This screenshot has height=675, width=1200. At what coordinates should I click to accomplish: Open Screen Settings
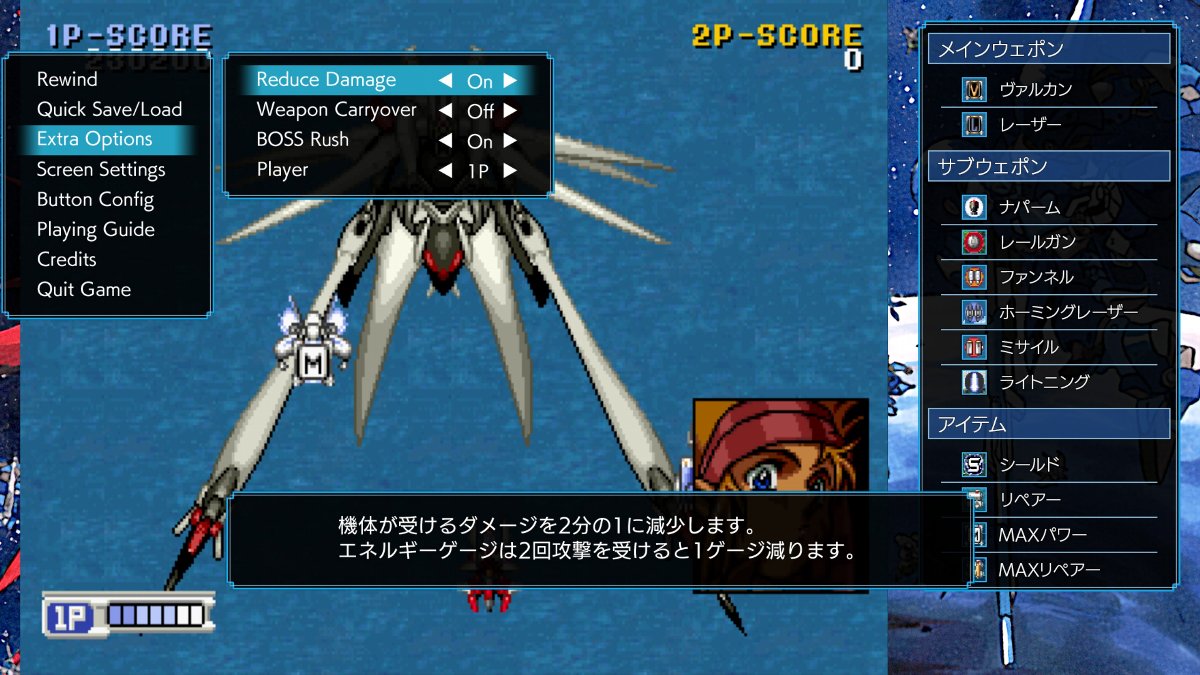click(101, 169)
